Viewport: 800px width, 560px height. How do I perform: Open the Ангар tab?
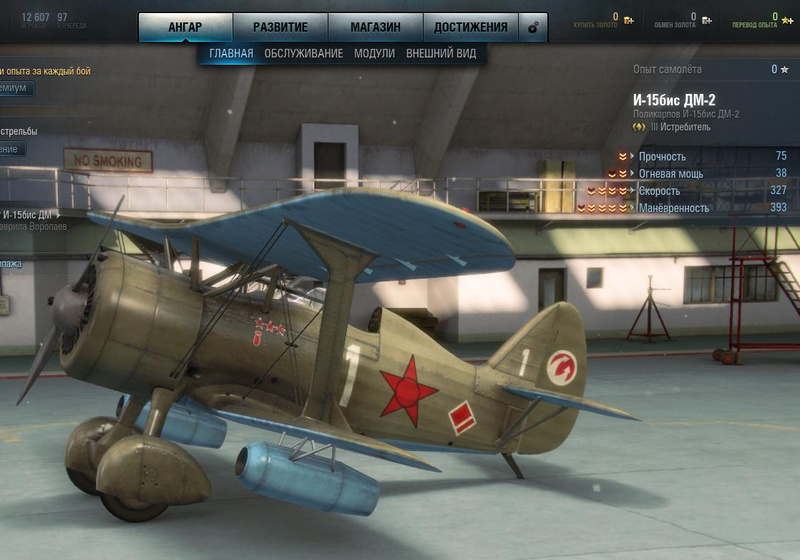tap(185, 27)
